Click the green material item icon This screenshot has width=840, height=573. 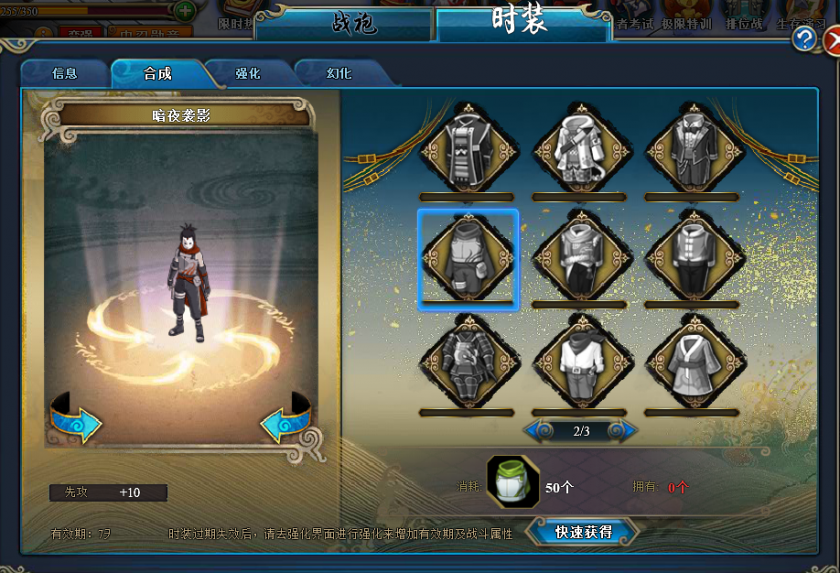[x=513, y=482]
